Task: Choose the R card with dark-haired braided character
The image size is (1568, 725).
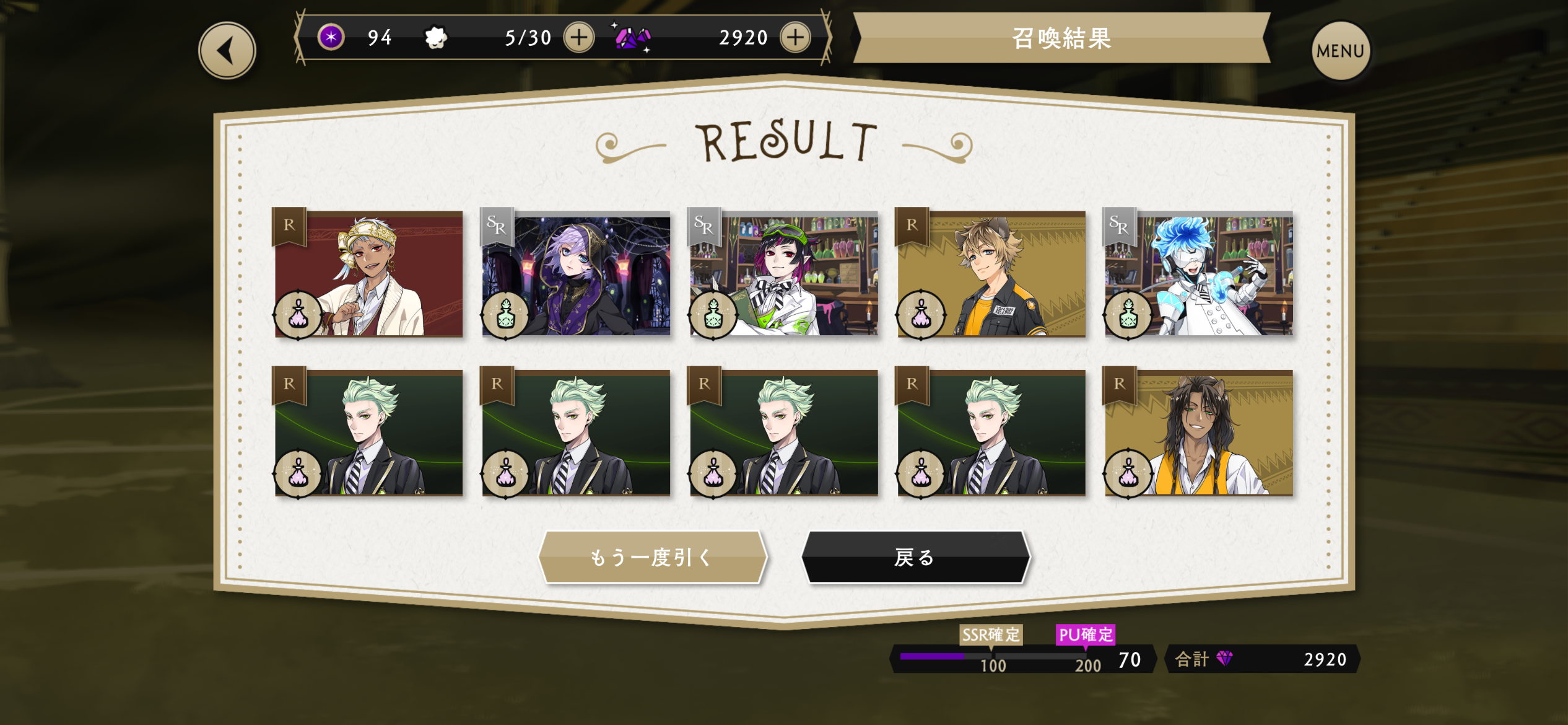Action: (1199, 433)
